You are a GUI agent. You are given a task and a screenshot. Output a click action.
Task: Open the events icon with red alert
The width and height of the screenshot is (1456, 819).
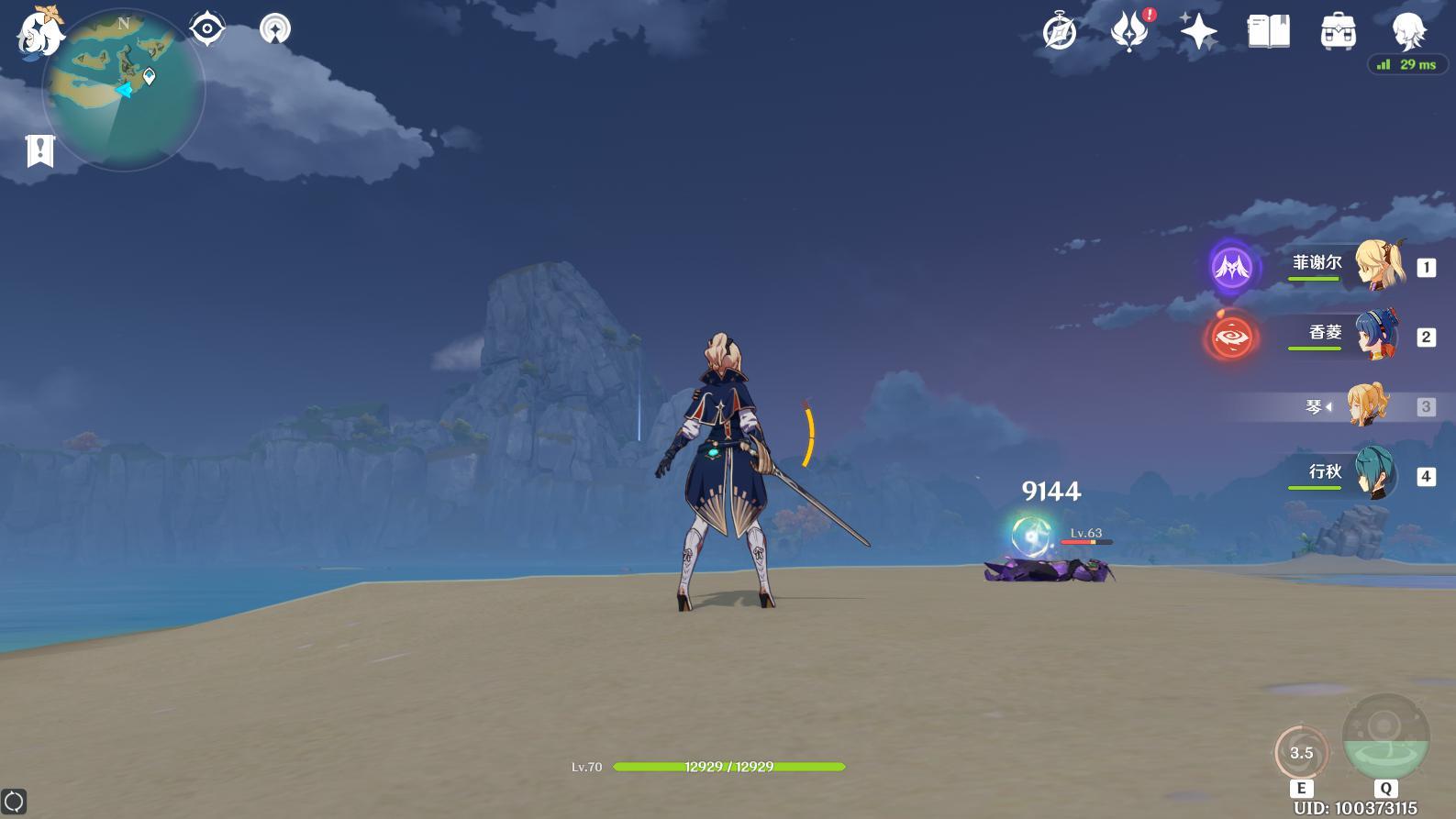[1130, 31]
